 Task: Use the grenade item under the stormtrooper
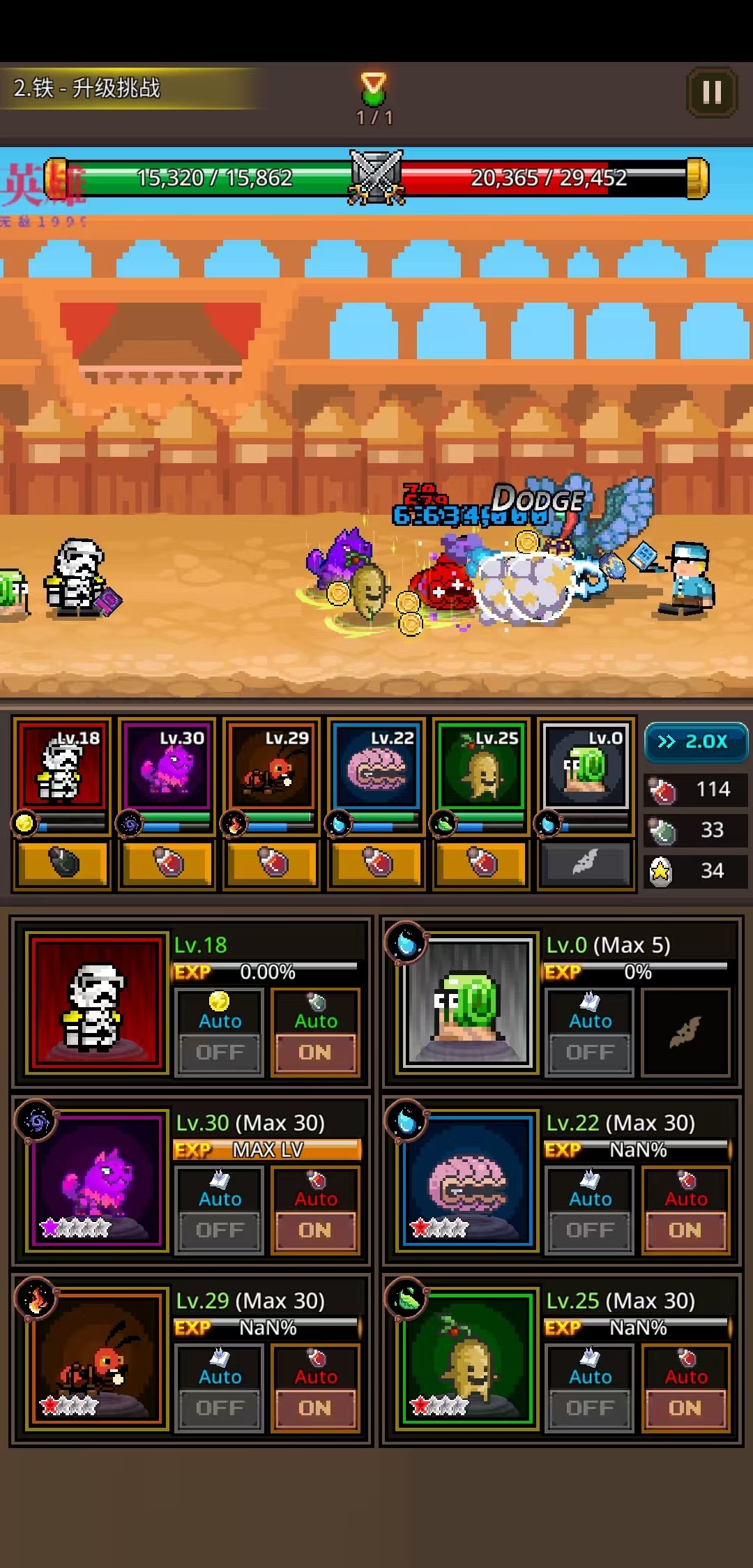pos(63,864)
